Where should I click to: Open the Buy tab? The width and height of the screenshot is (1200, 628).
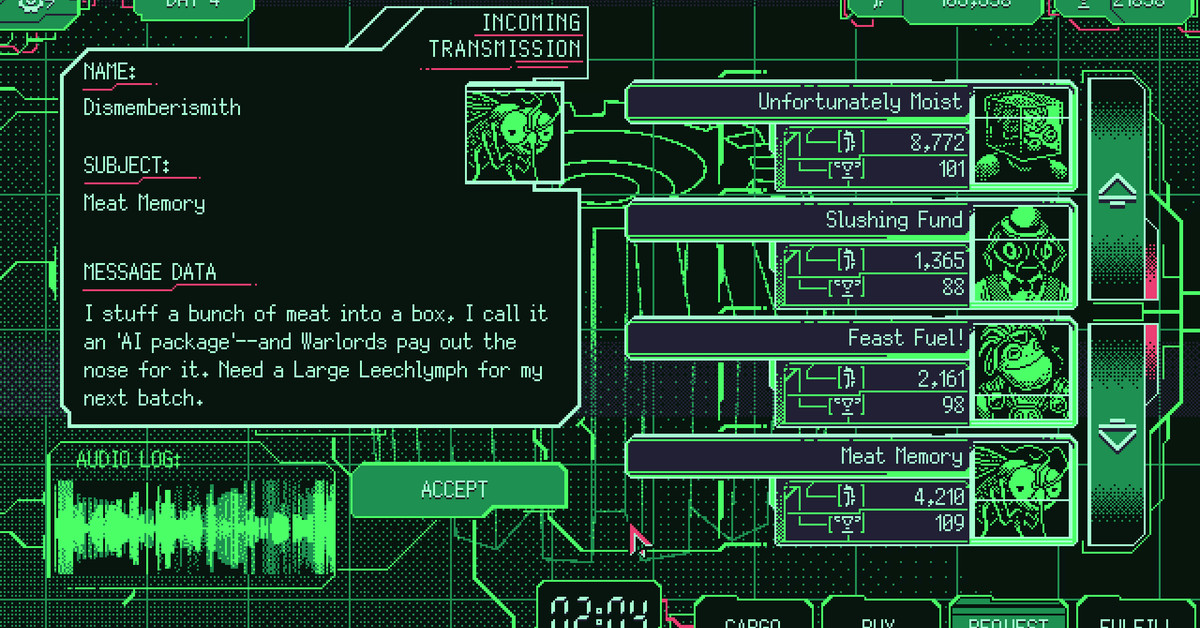pyautogui.click(x=878, y=620)
